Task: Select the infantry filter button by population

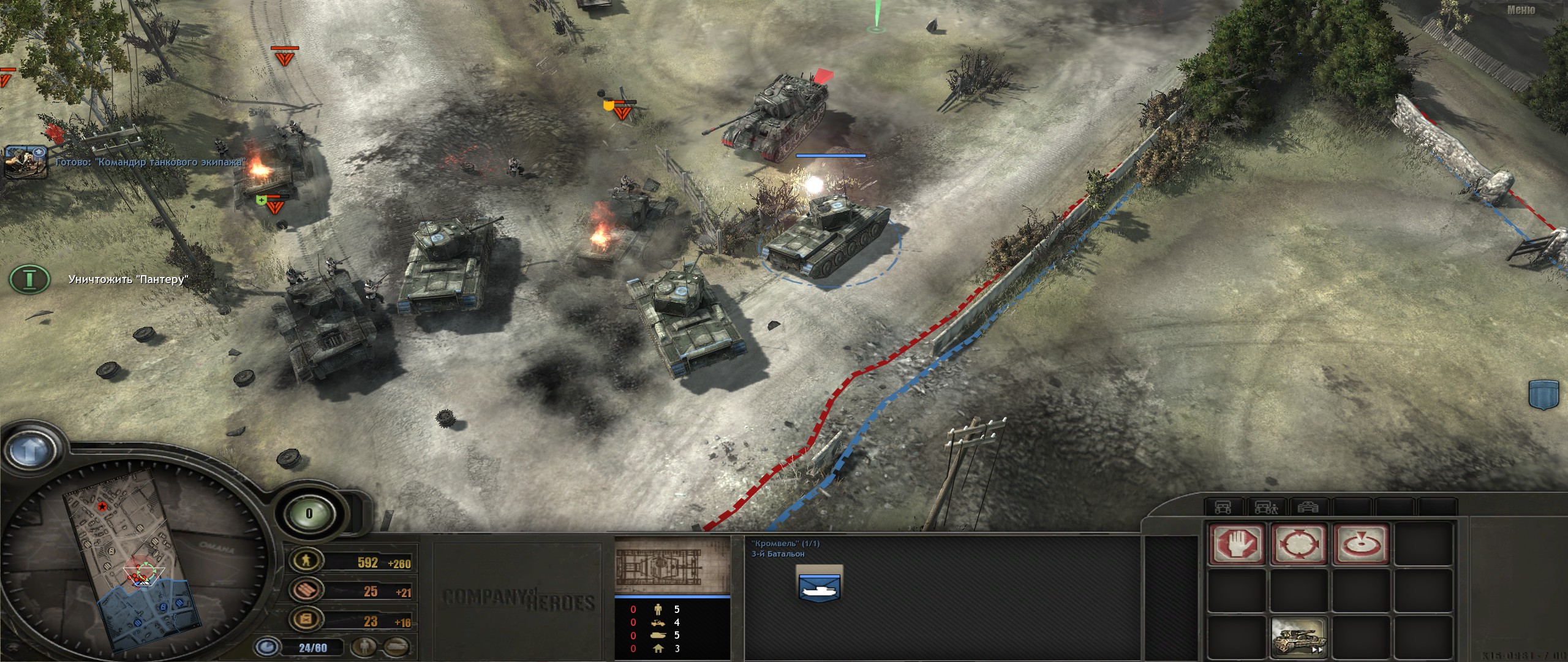Action: pyautogui.click(x=366, y=646)
